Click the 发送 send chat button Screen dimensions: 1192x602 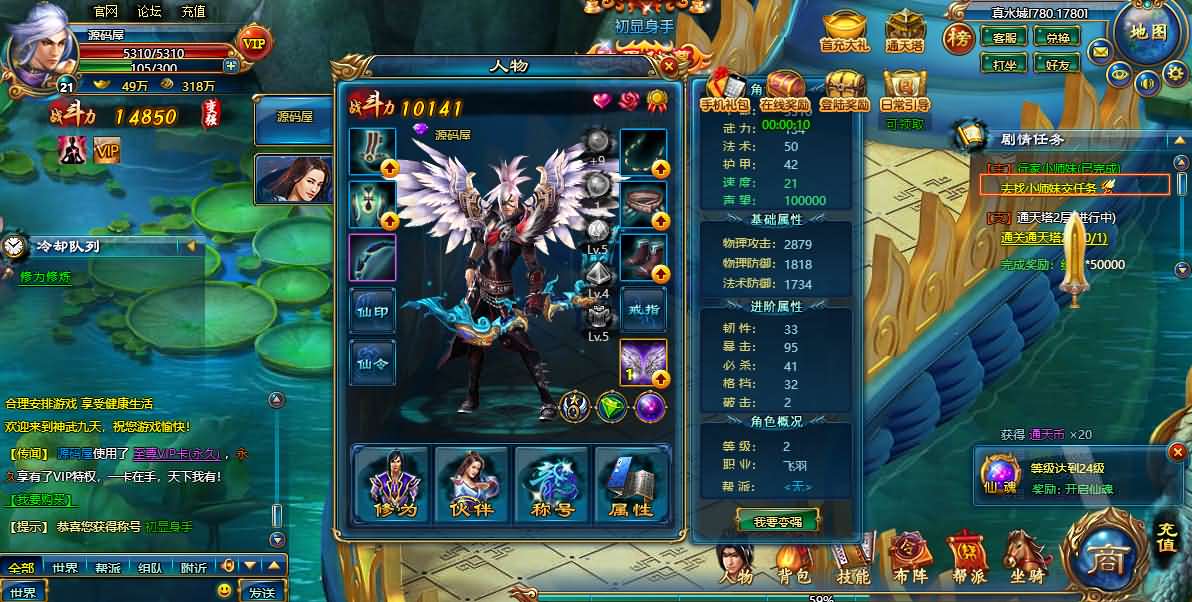click(x=262, y=592)
